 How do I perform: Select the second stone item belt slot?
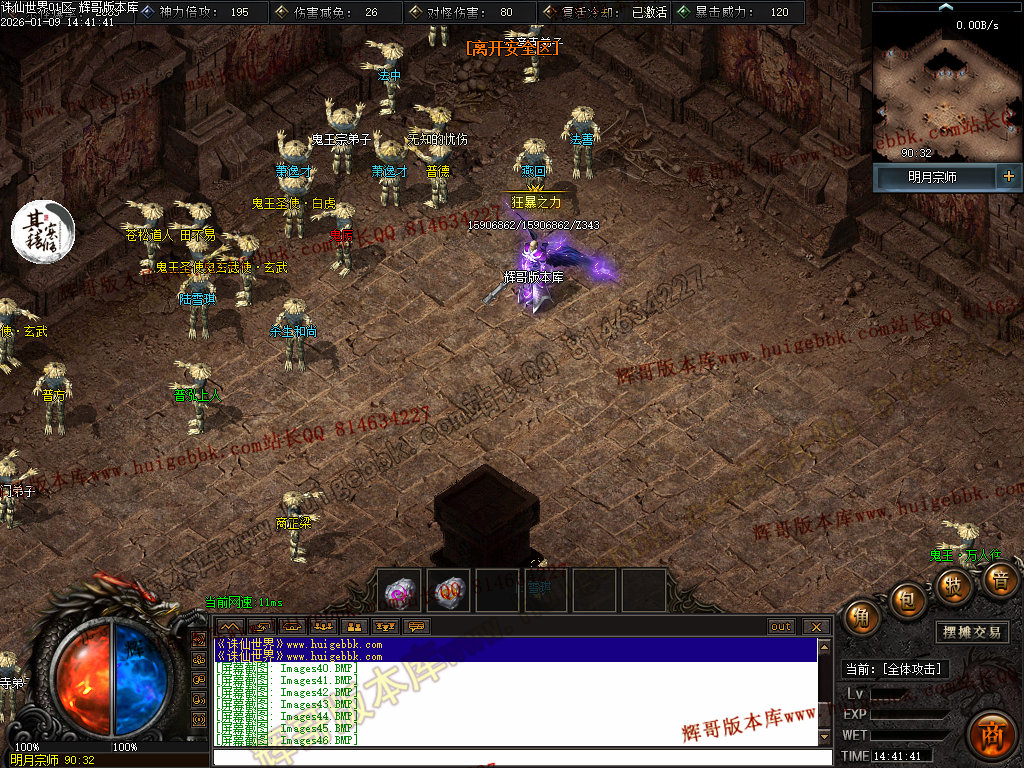coord(449,591)
